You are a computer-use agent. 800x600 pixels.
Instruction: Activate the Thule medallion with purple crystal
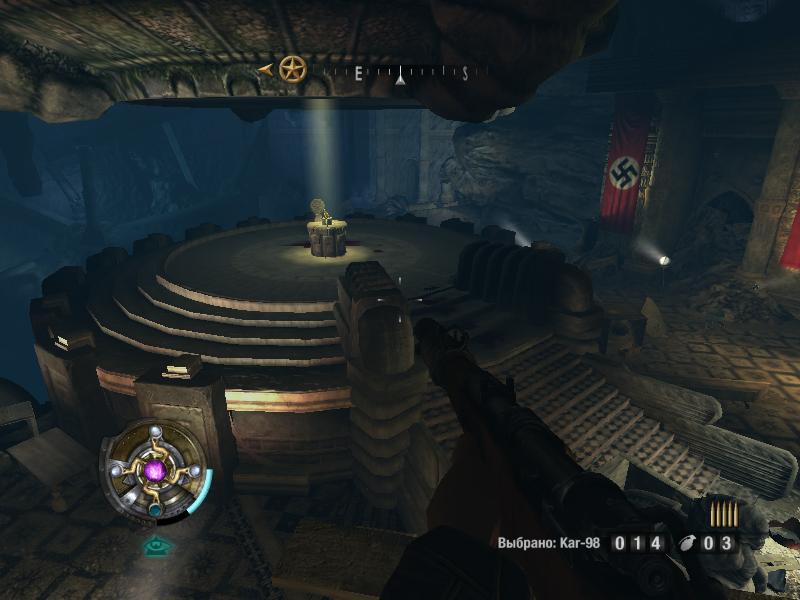(x=155, y=470)
